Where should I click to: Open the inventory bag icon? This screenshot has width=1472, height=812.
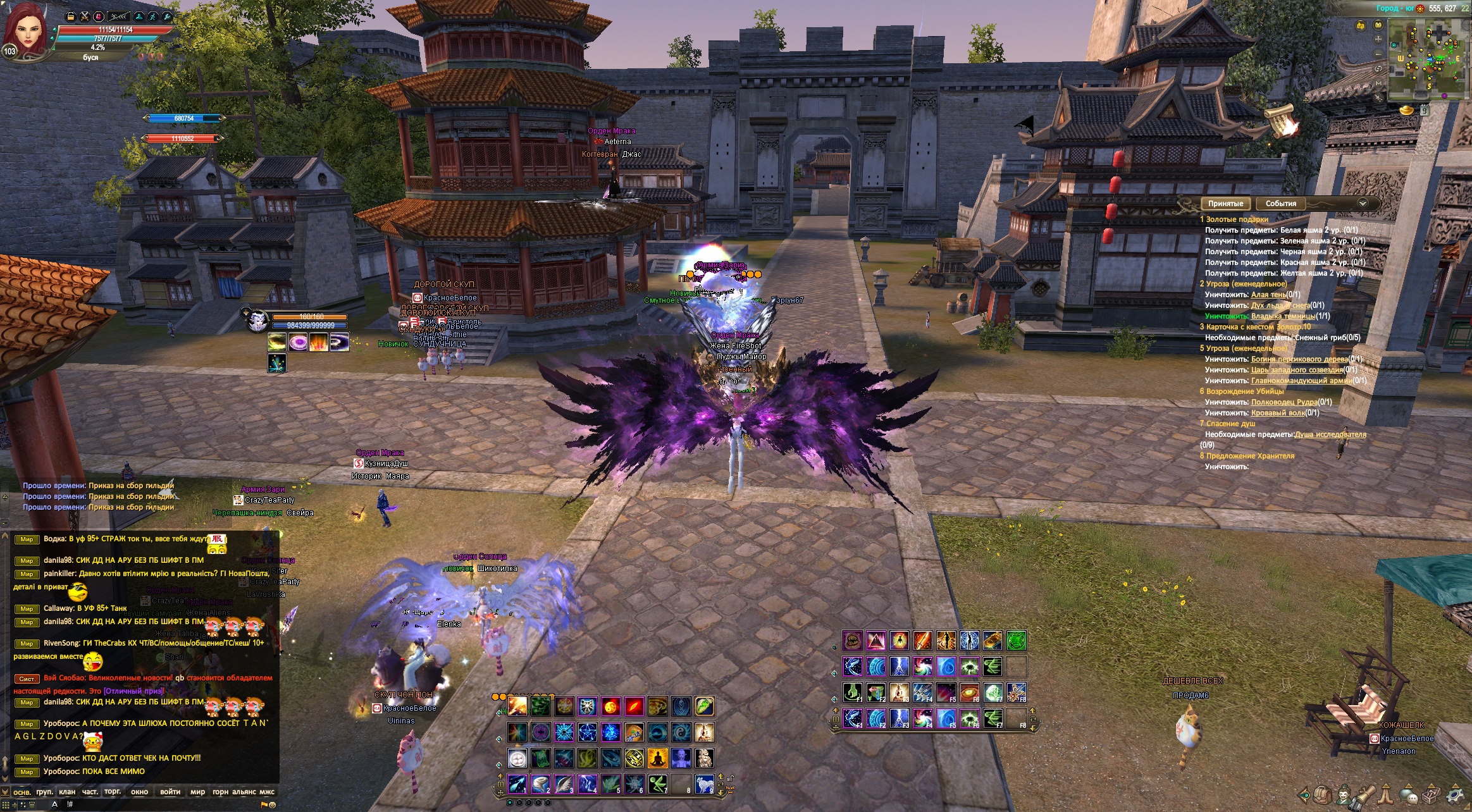1322,794
